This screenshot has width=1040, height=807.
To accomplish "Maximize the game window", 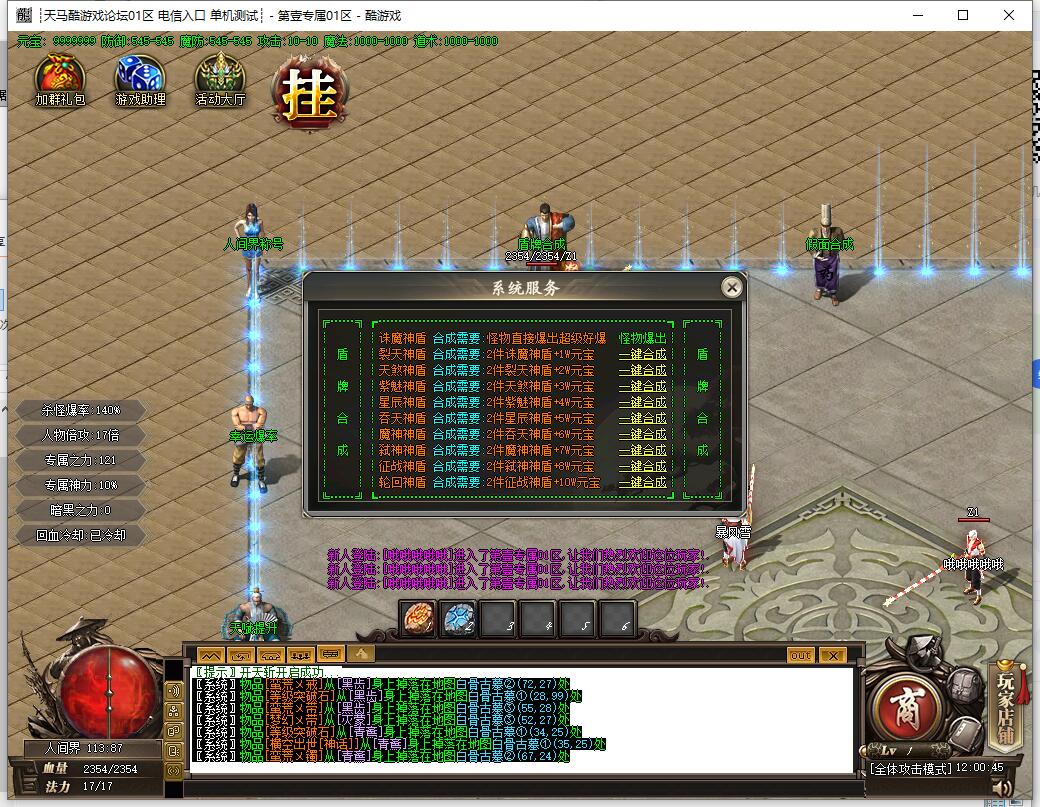I will coord(963,15).
